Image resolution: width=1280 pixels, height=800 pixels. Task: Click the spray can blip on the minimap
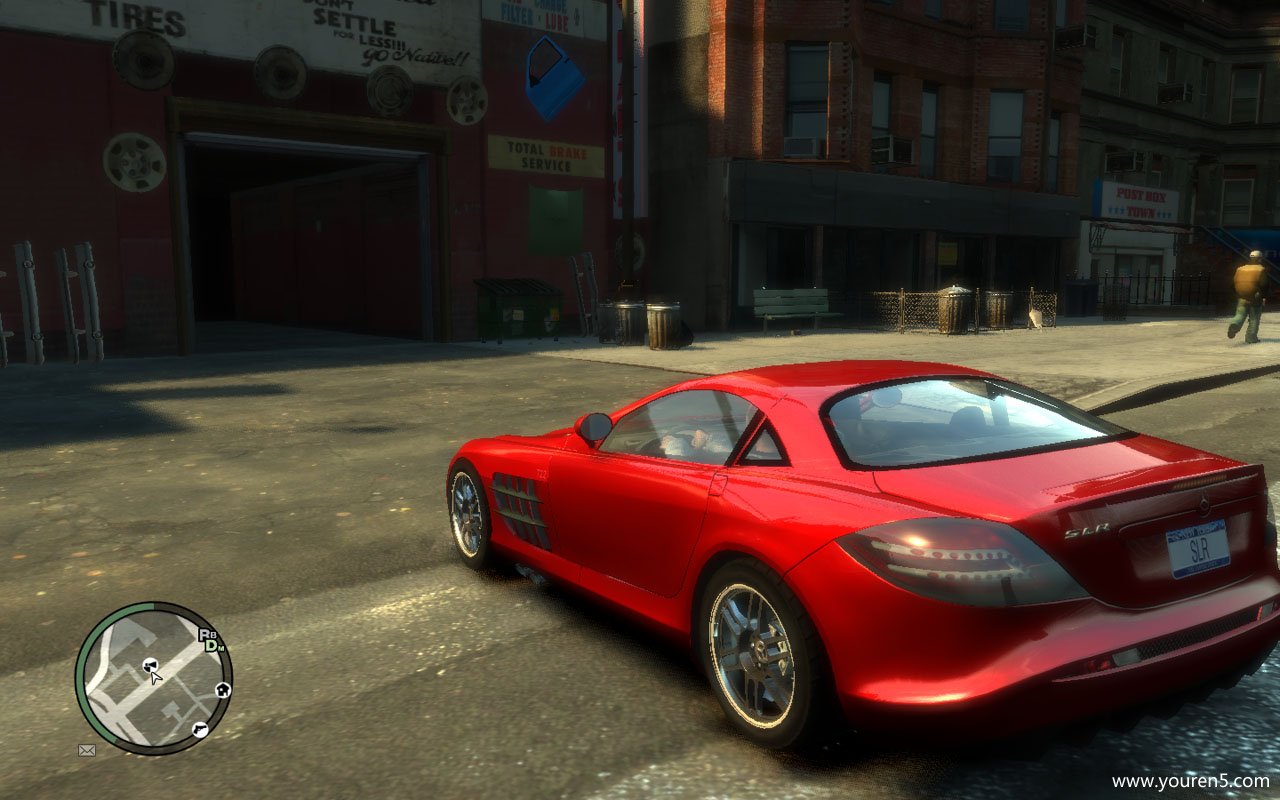pos(149,664)
